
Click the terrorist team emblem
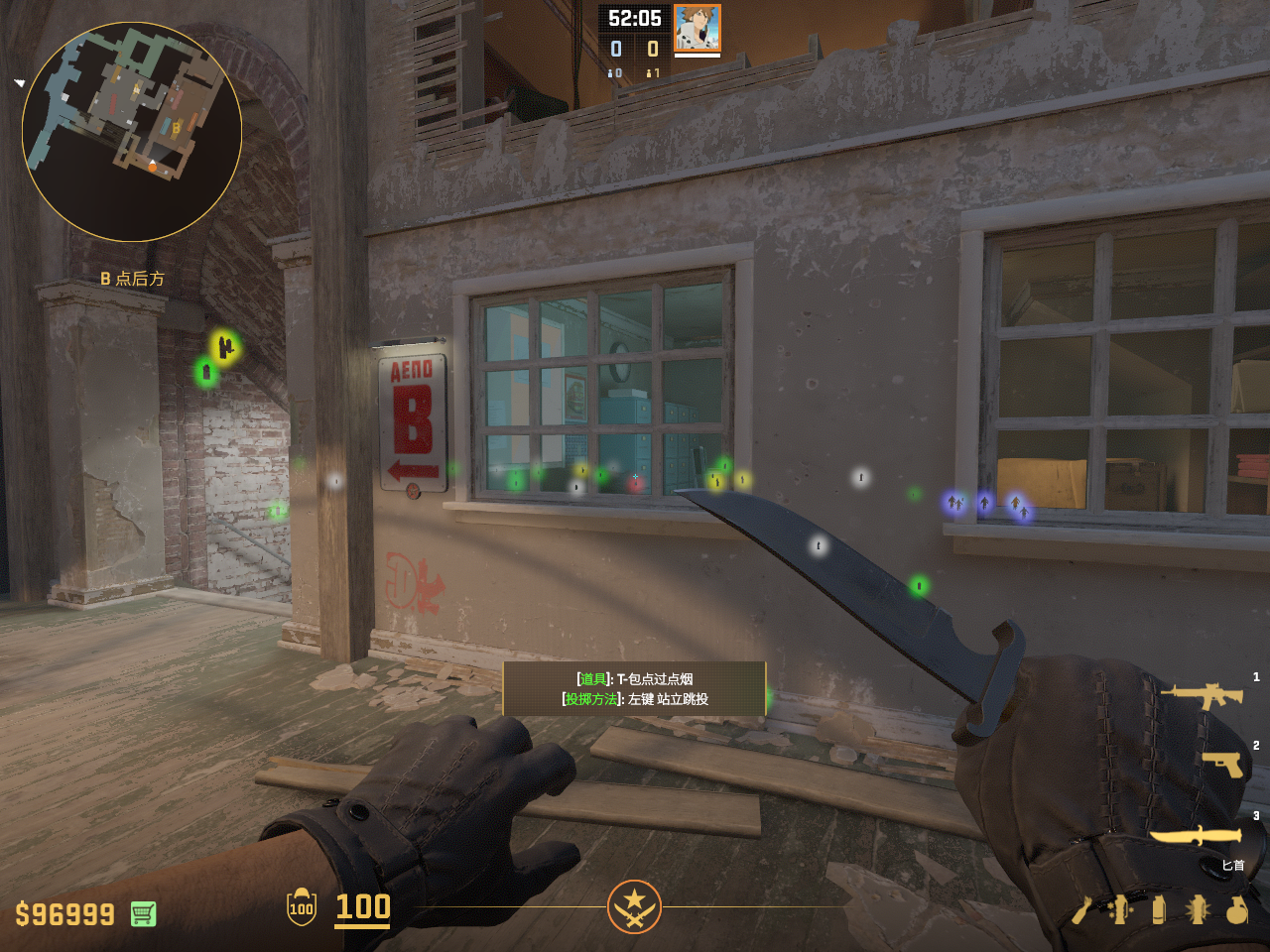click(x=634, y=905)
